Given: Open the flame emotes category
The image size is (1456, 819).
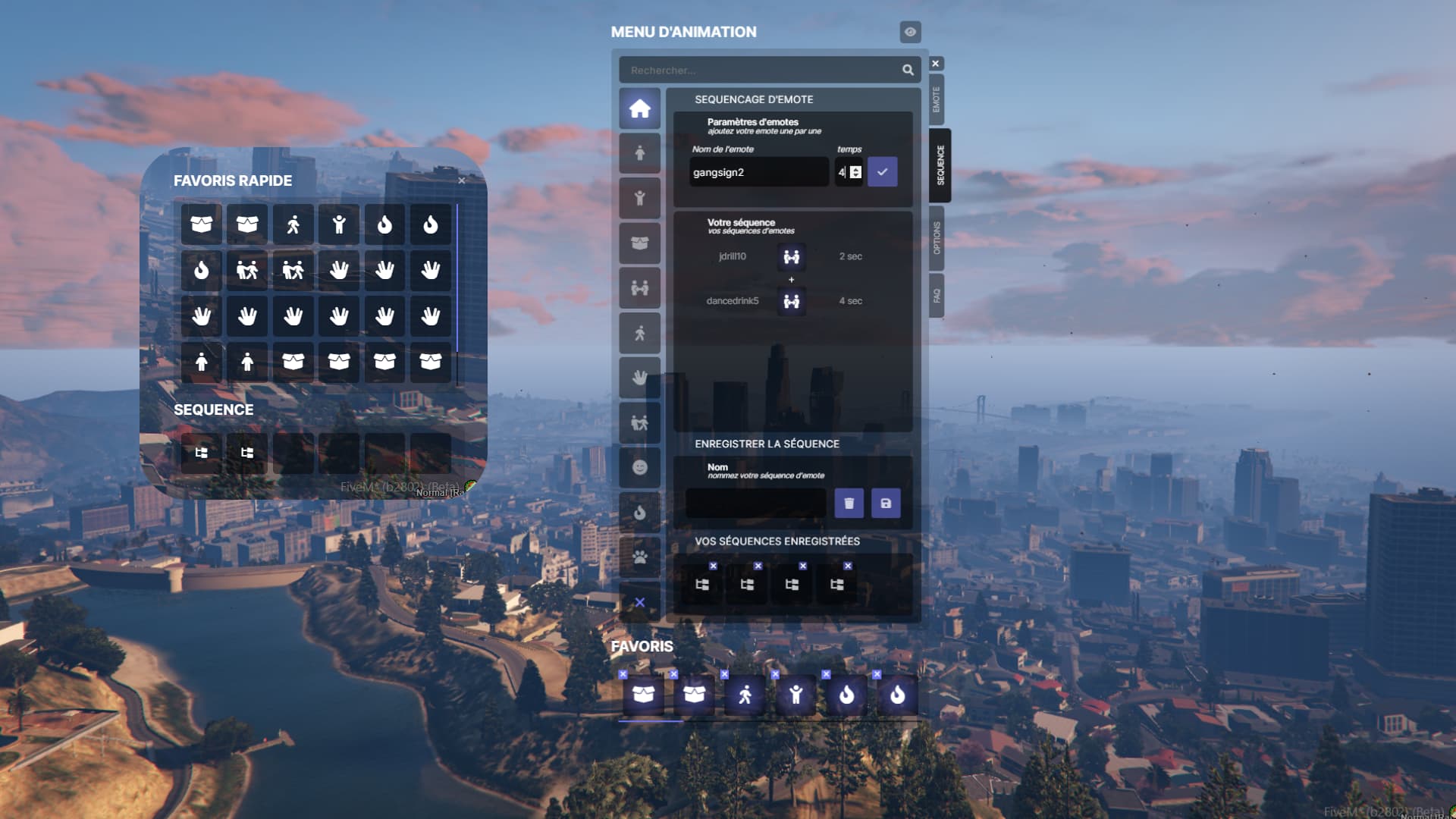Looking at the screenshot, I should tap(639, 513).
